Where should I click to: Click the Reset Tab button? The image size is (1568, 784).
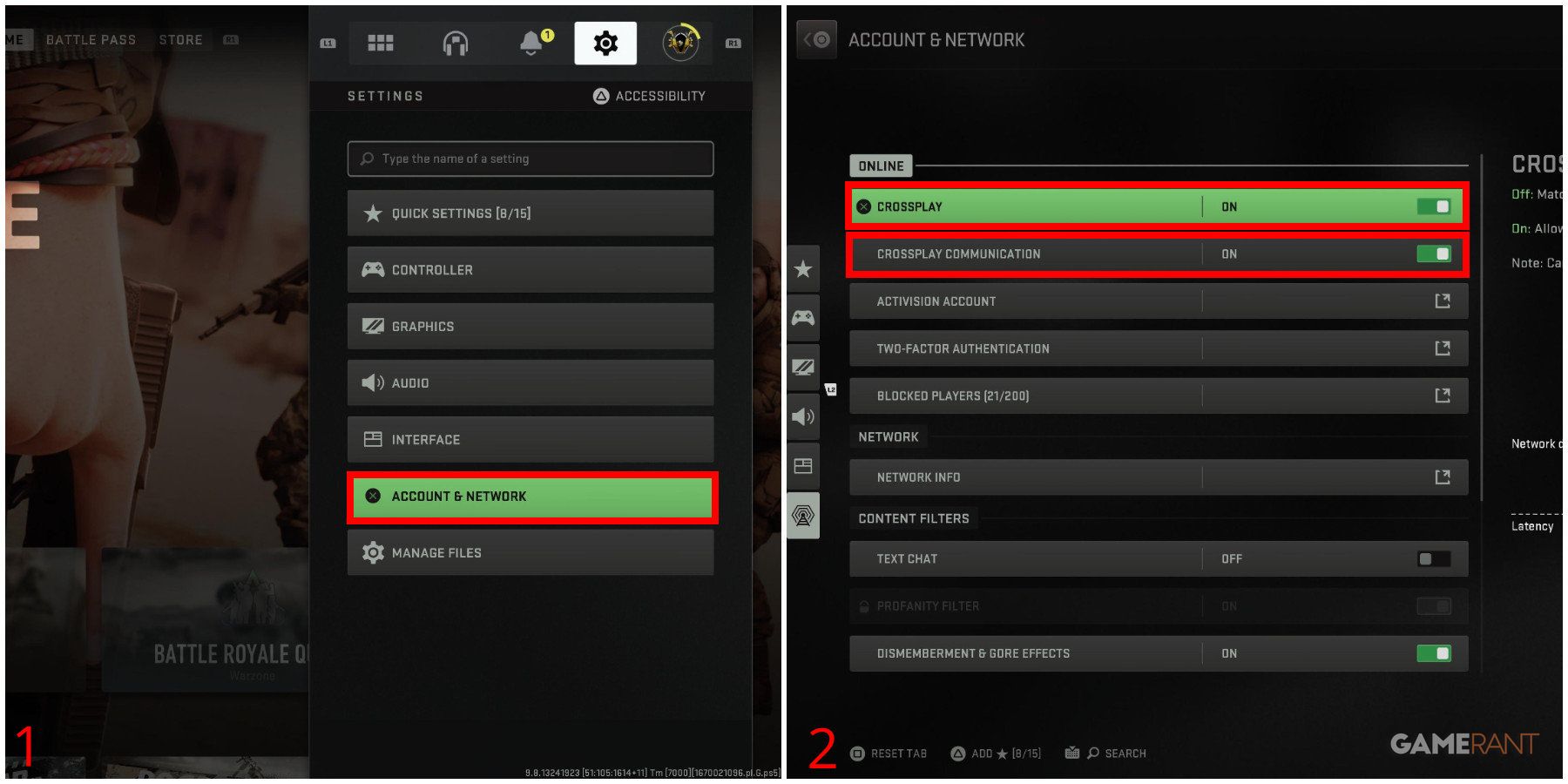tap(889, 753)
